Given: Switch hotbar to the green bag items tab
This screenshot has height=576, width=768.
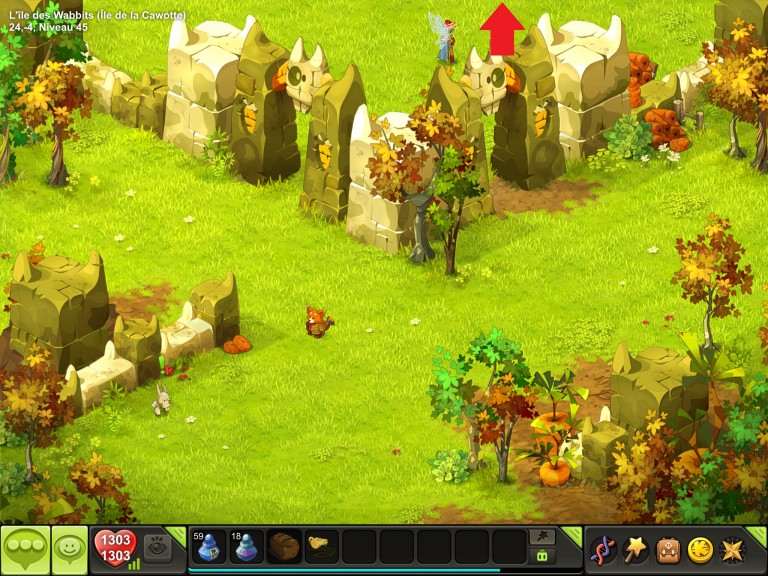Looking at the screenshot, I should pos(542,556).
